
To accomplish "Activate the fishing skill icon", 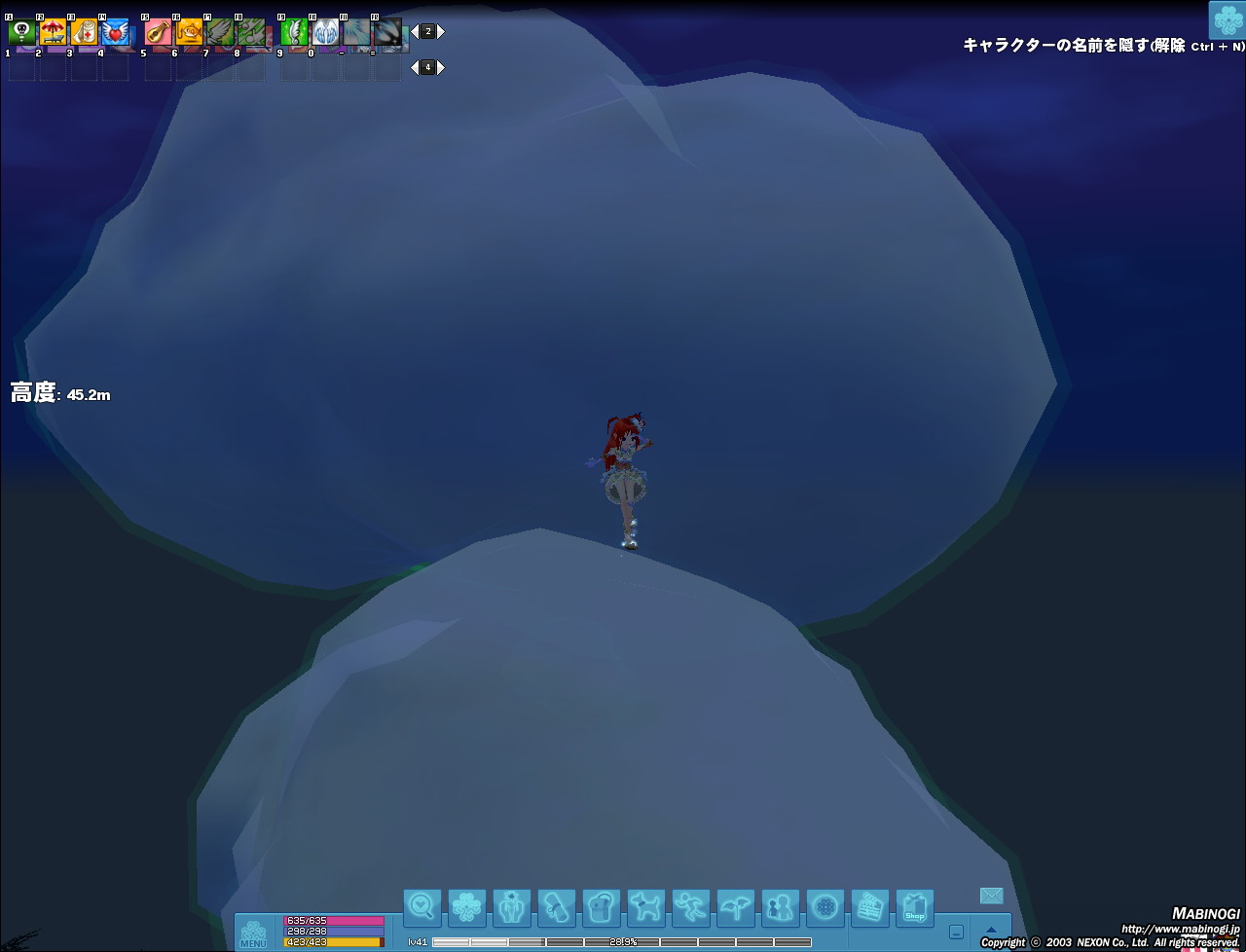I will click(189, 33).
